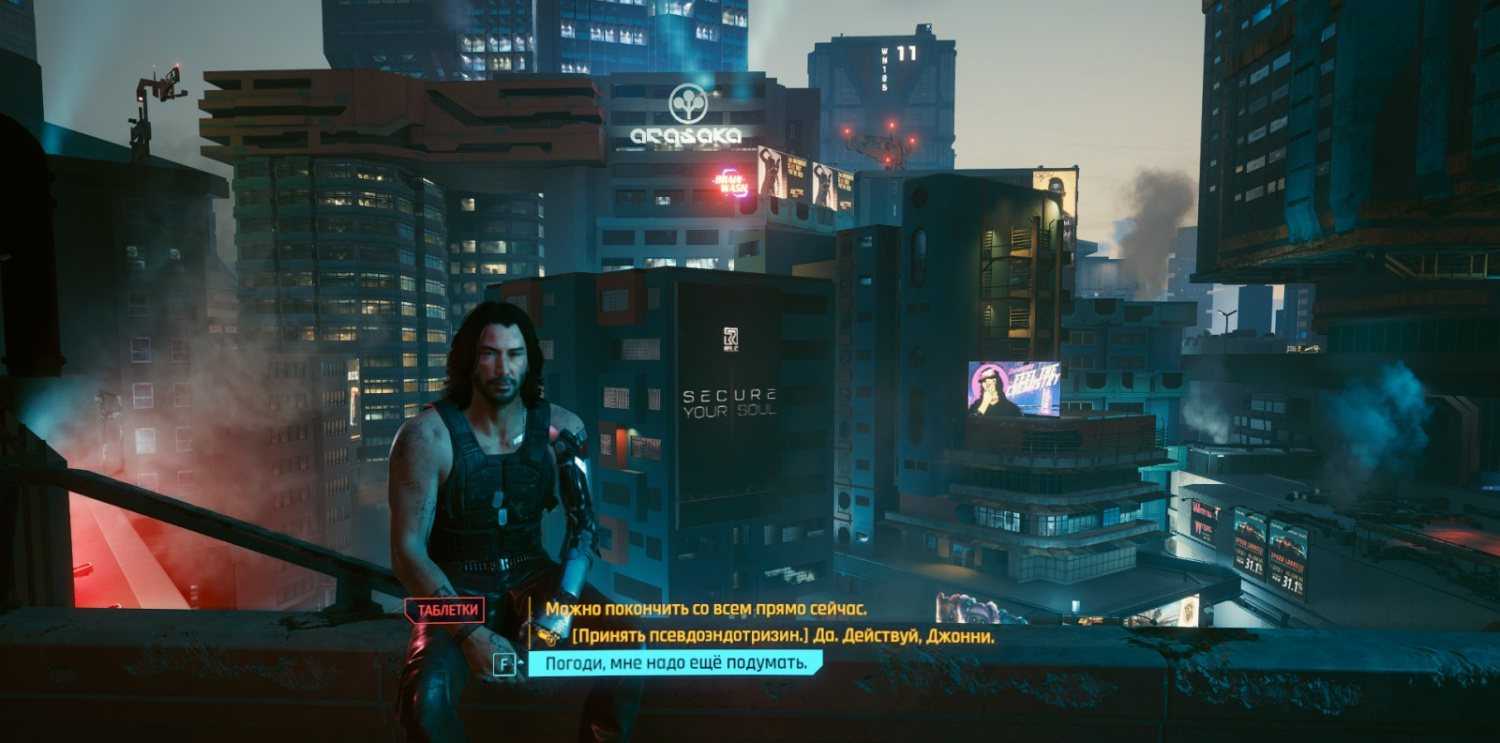Select the "Погоди, мне надо ещё подумать" reply
This screenshot has height=743, width=1500.
(x=675, y=663)
